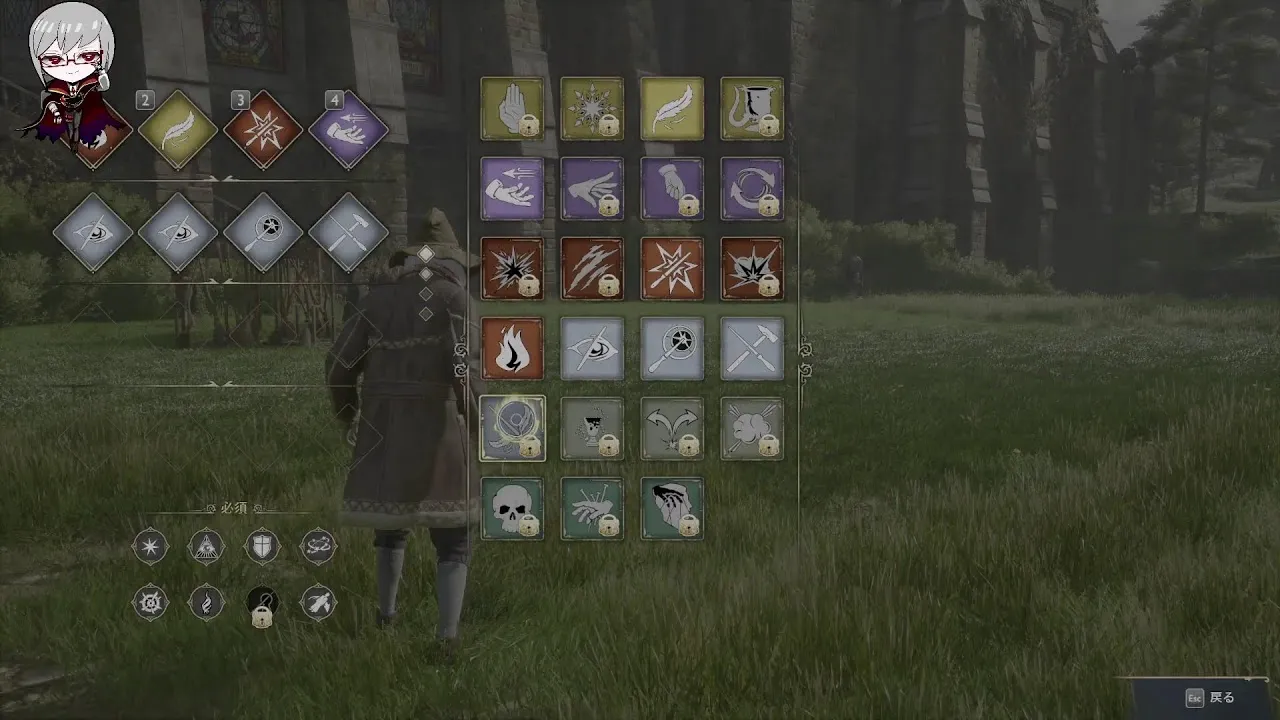This screenshot has width=1280, height=720.
Task: Pick the locked skull curse tile
Action: click(512, 509)
